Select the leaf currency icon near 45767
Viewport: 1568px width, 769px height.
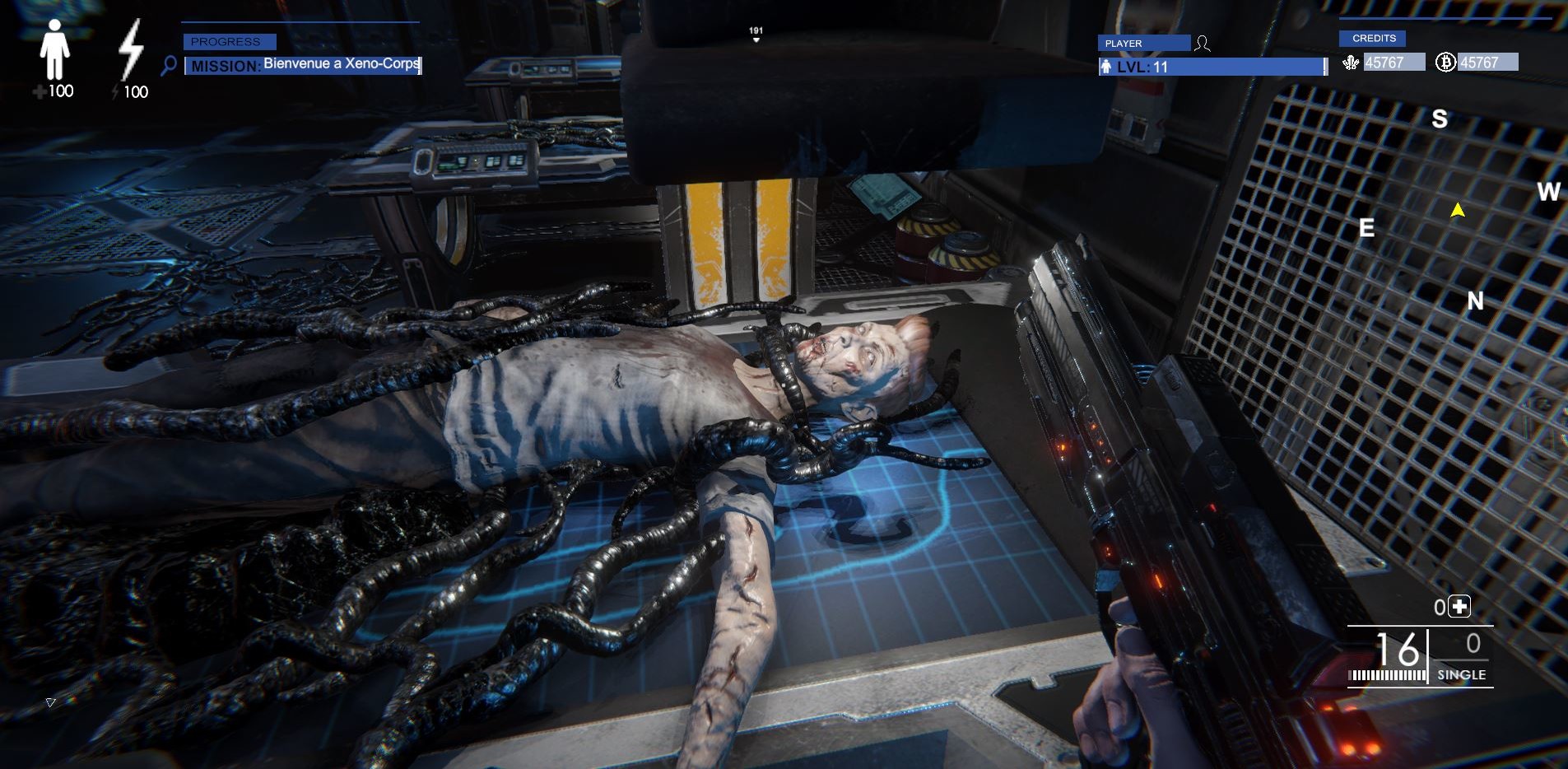pos(1352,62)
